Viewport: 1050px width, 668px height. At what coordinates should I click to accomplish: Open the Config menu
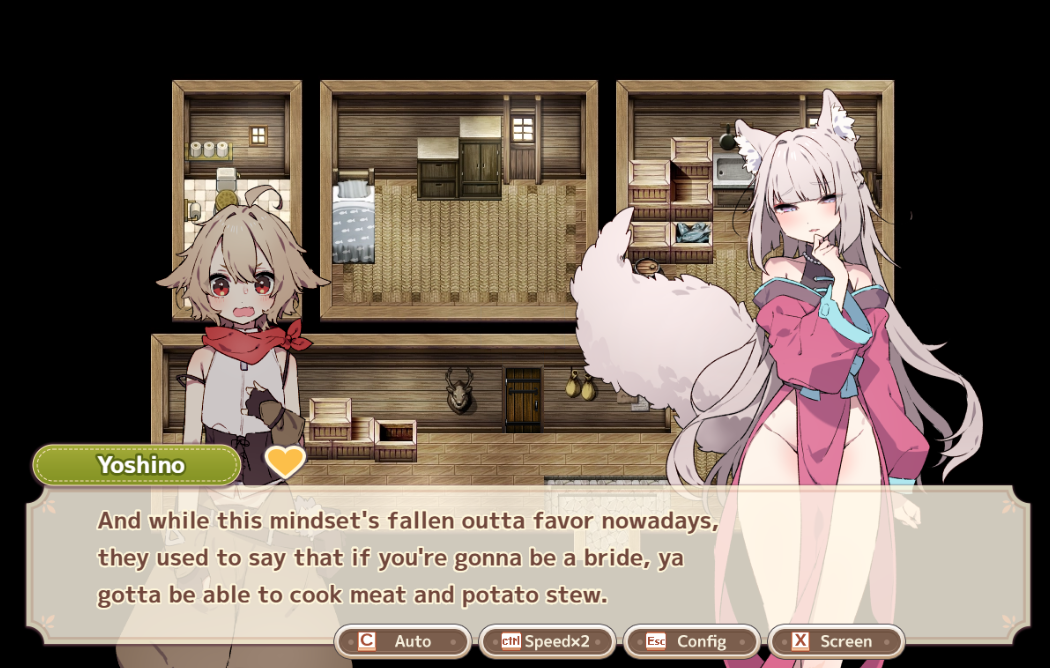[x=691, y=641]
